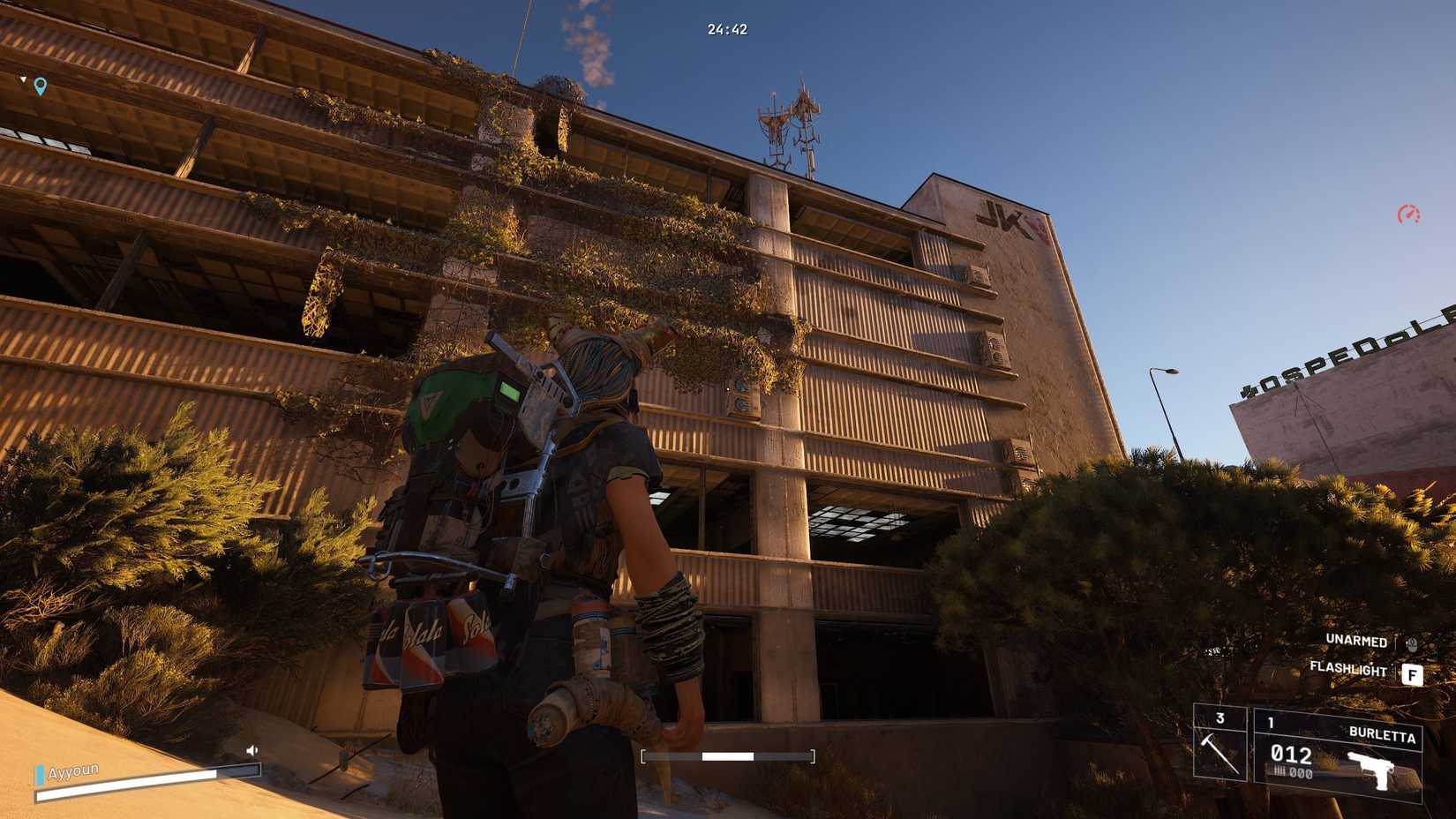Click the blue location pin marker

(39, 87)
